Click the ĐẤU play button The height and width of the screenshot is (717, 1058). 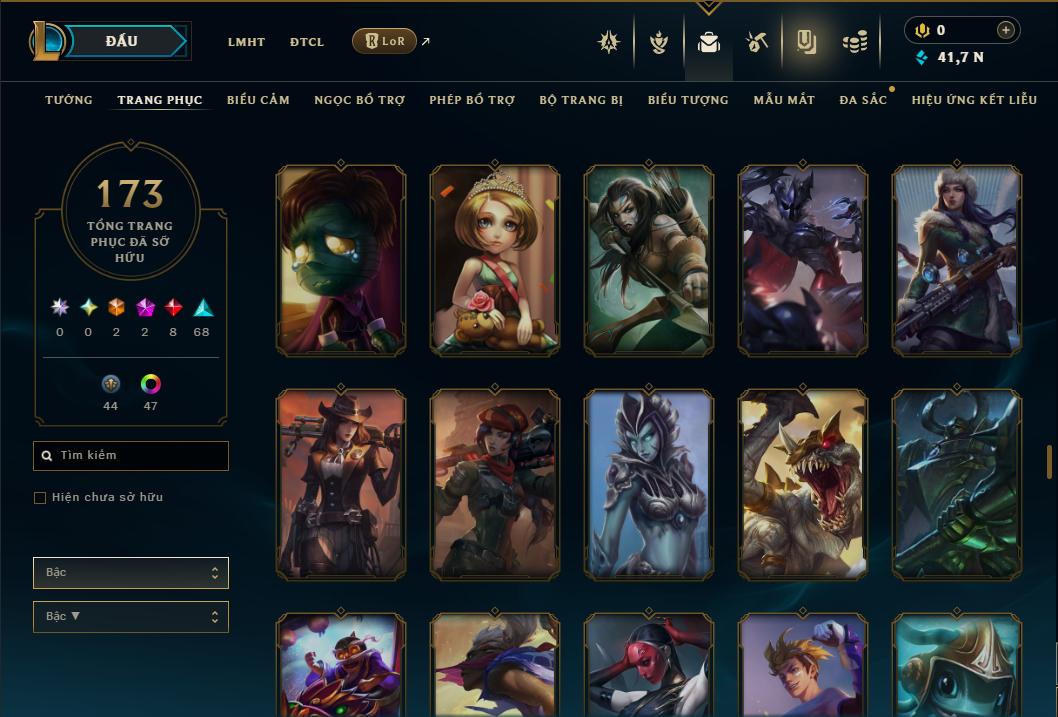click(x=121, y=41)
